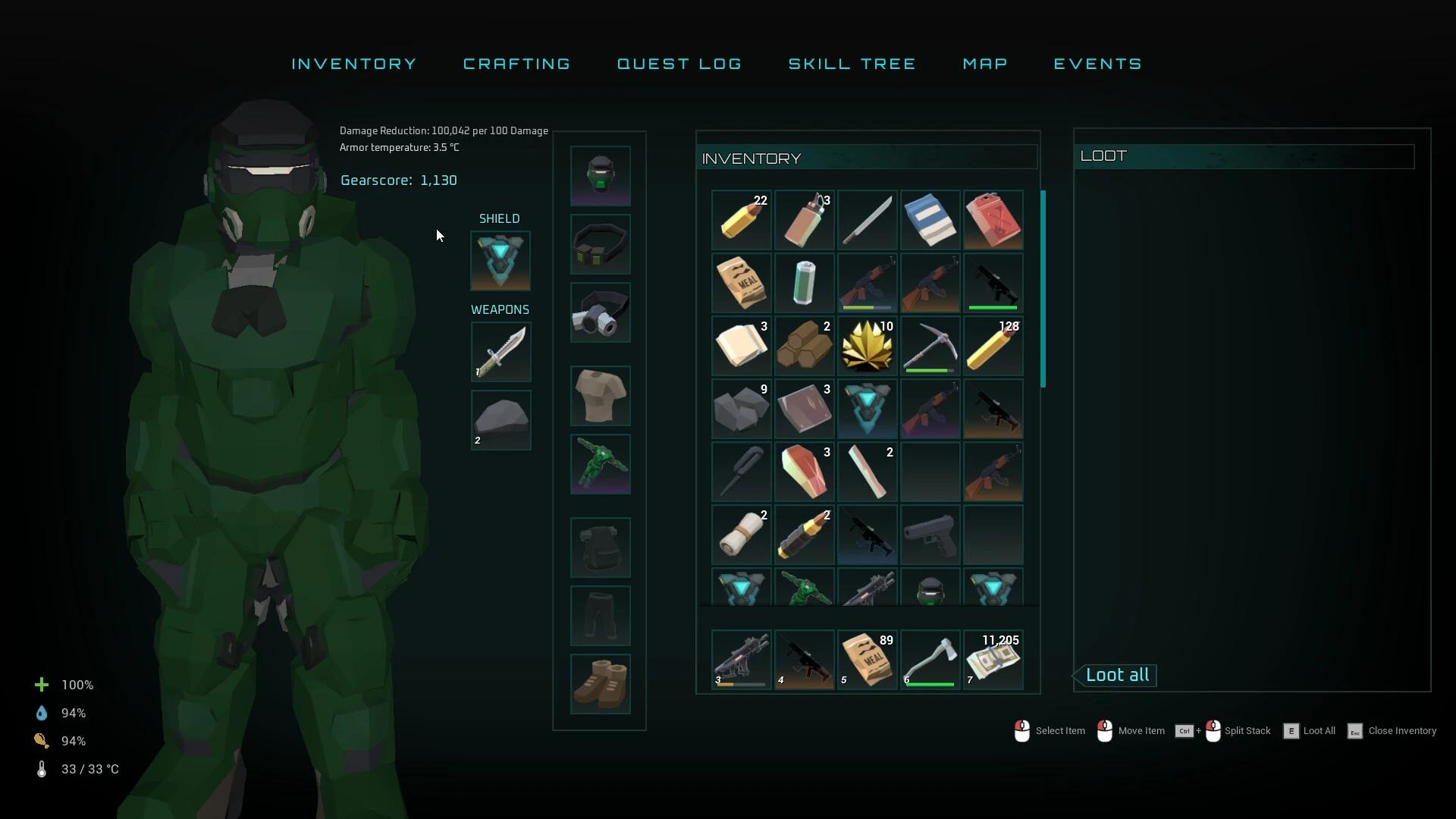Switch to the CRAFTING tab
Viewport: 1456px width, 819px height.
click(x=516, y=64)
